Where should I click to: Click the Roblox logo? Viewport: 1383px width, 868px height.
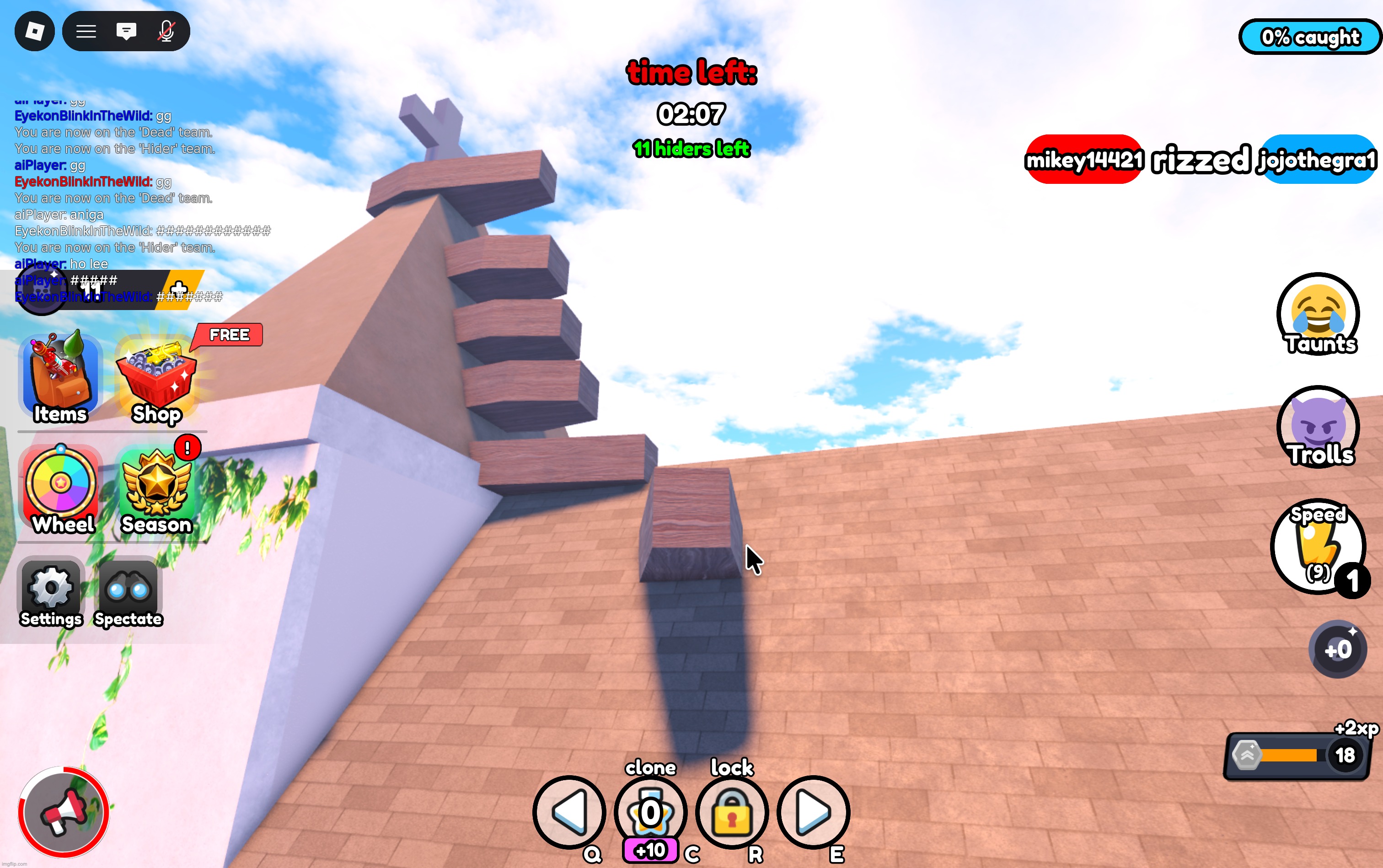click(34, 31)
